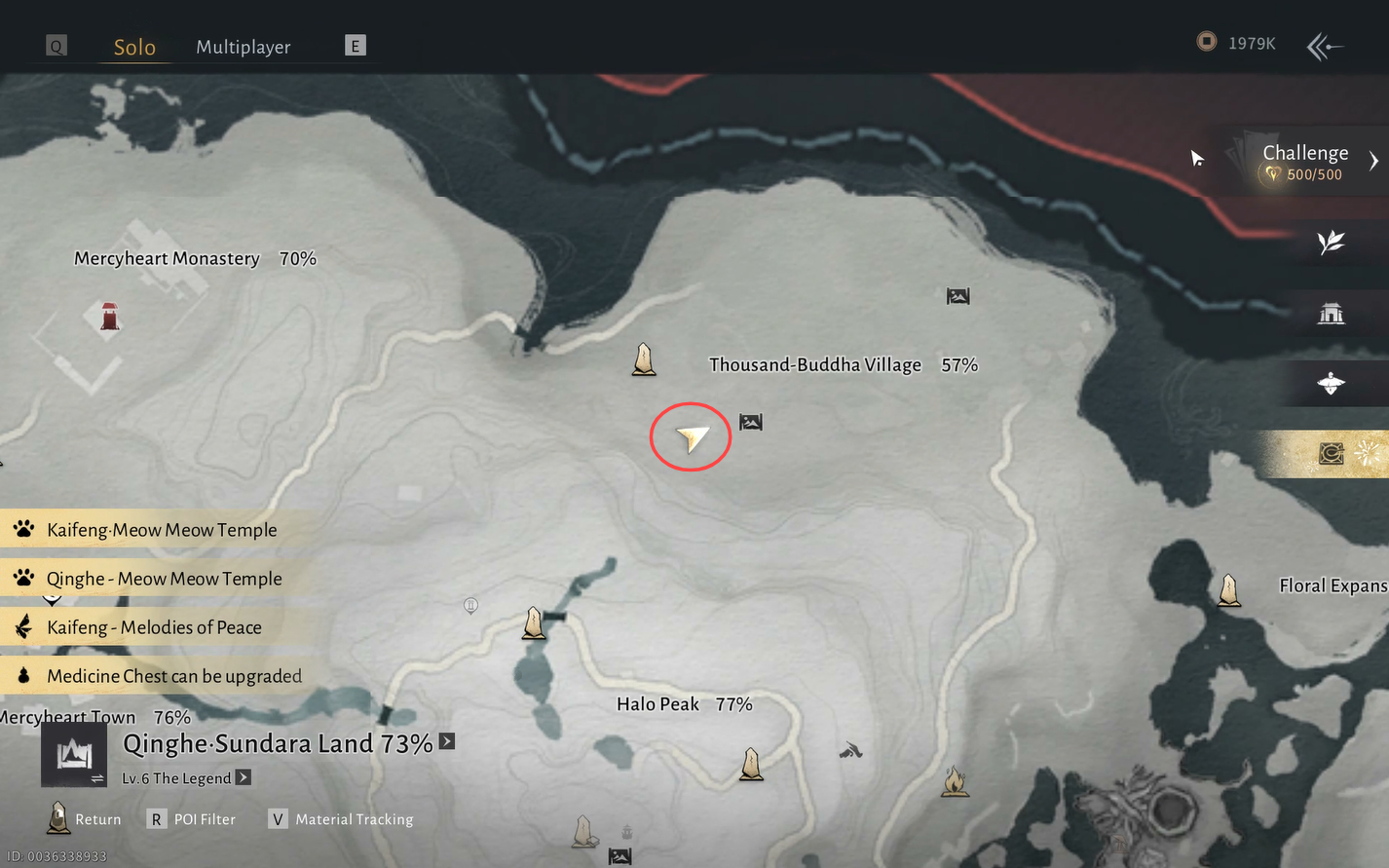This screenshot has height=868, width=1389.
Task: Expand Qinghe Sundara Land 73% details
Action: coord(447,741)
